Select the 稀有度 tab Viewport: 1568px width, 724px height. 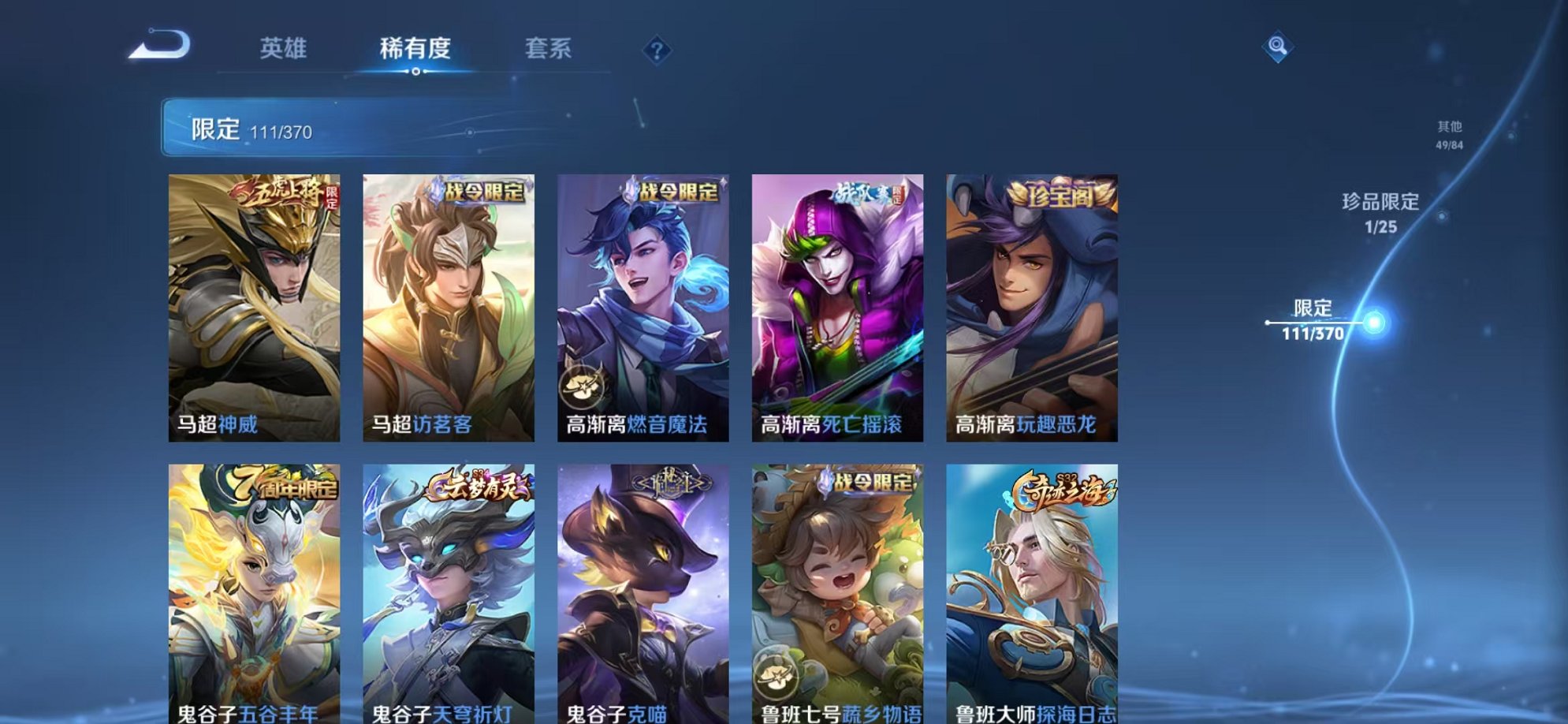coord(415,47)
